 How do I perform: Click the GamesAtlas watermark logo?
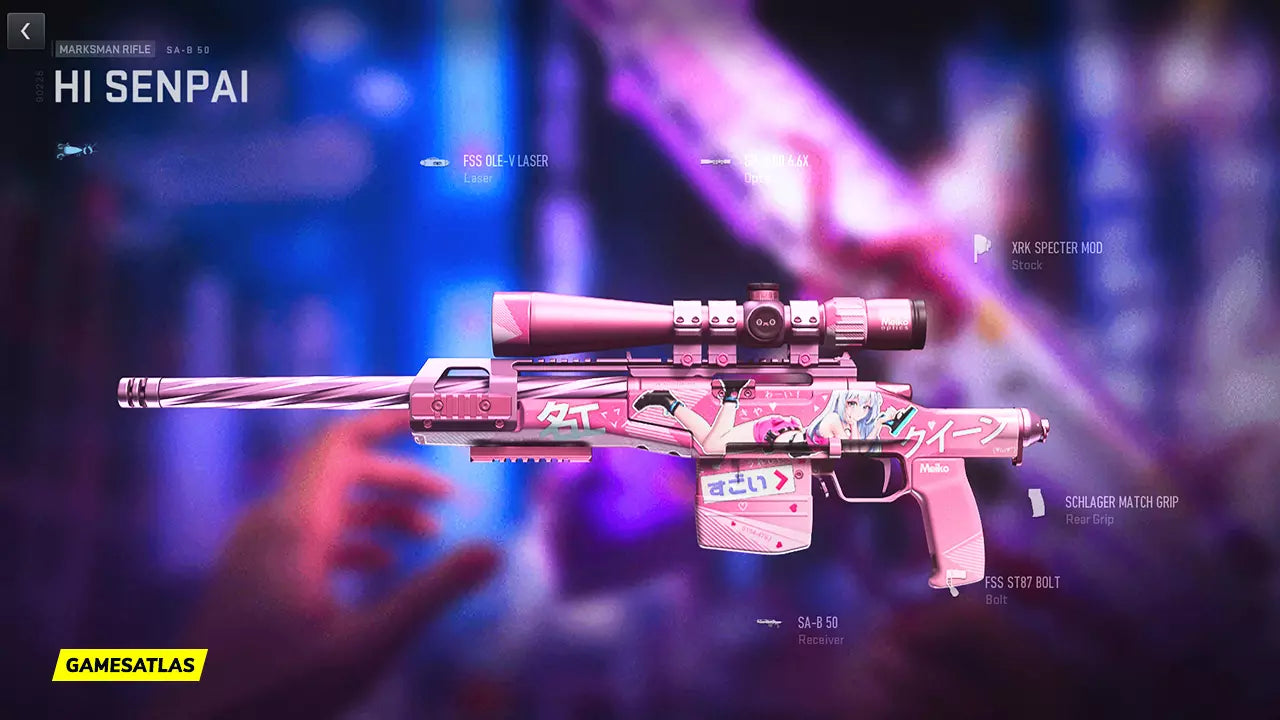coord(130,665)
